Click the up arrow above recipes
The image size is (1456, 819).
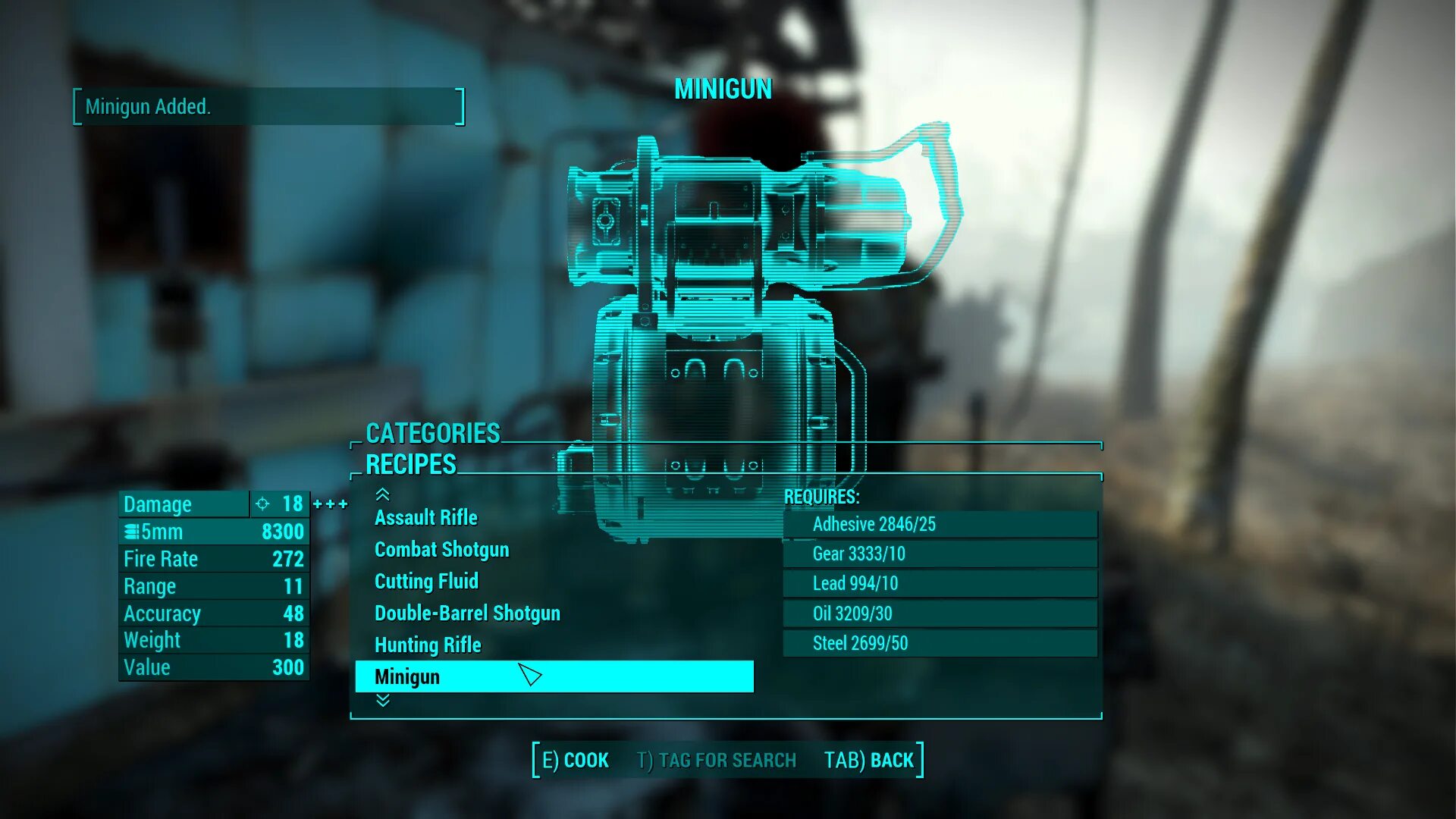[x=383, y=495]
